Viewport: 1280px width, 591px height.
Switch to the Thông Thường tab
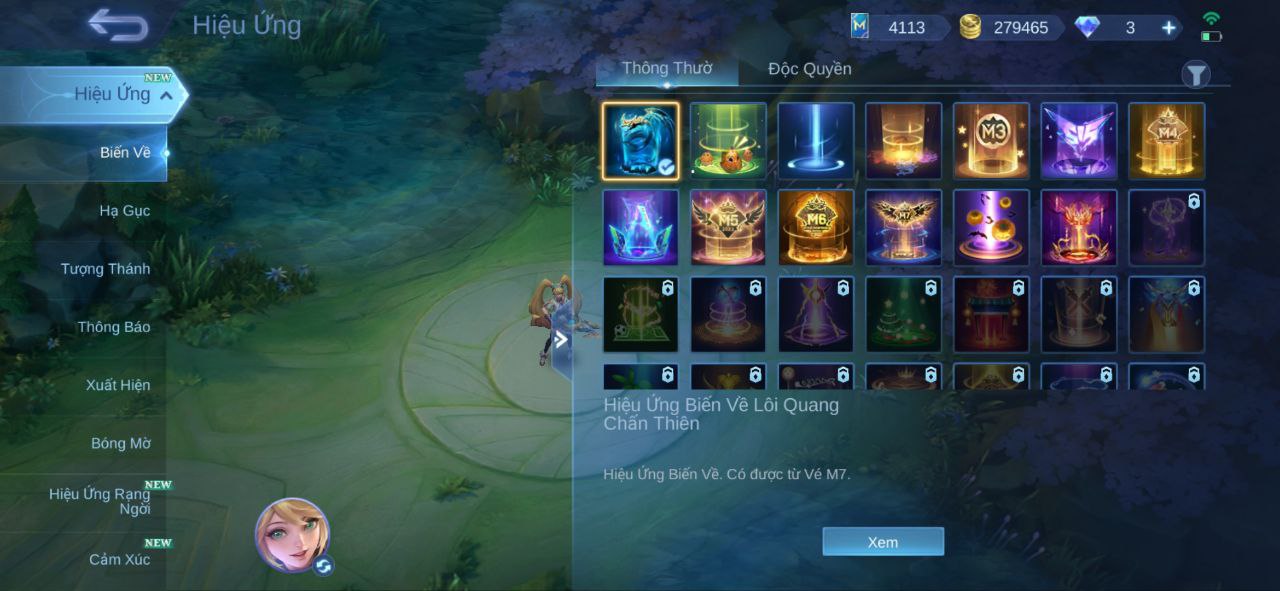[667, 69]
